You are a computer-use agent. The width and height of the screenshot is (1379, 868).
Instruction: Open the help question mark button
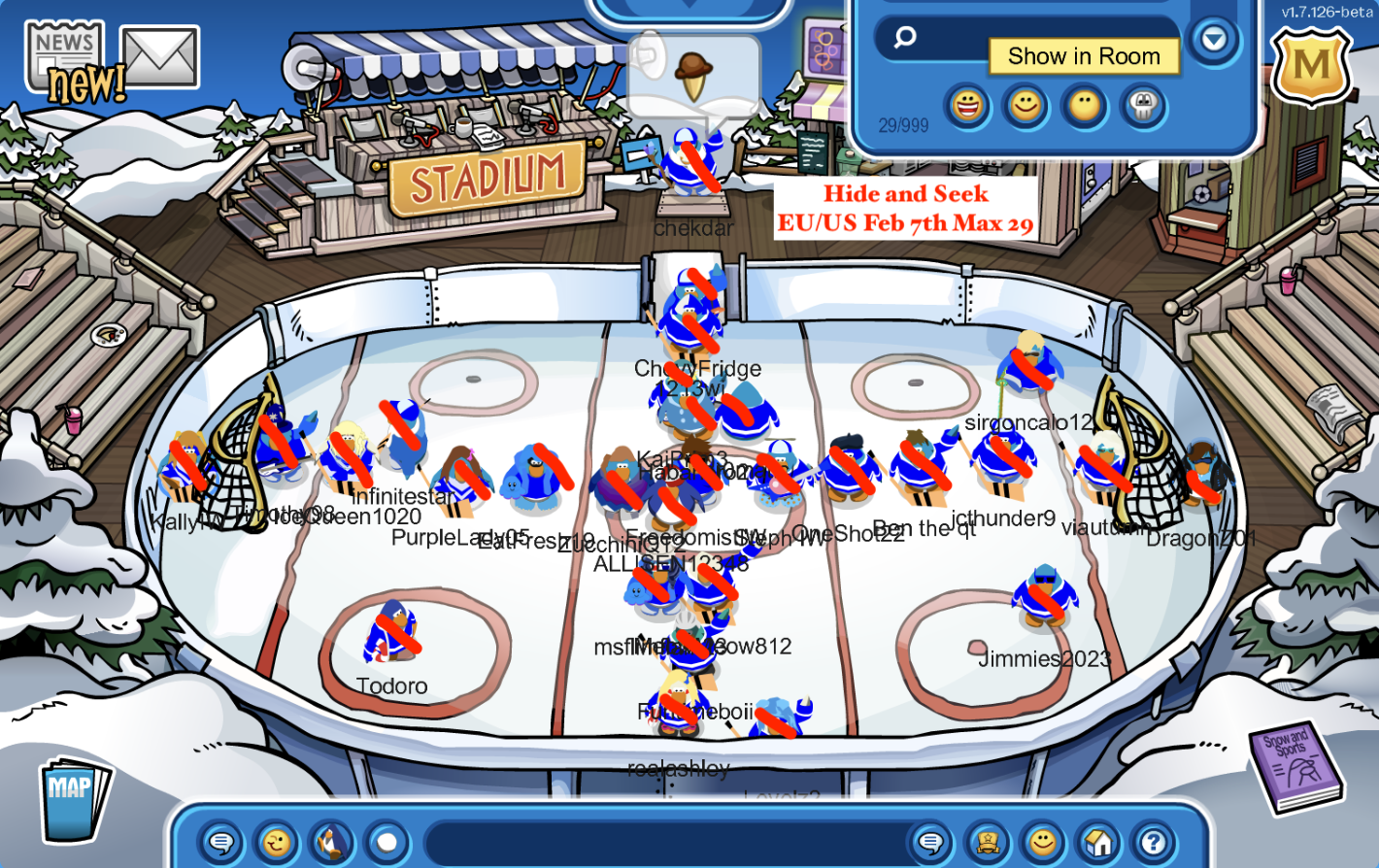[x=1154, y=842]
